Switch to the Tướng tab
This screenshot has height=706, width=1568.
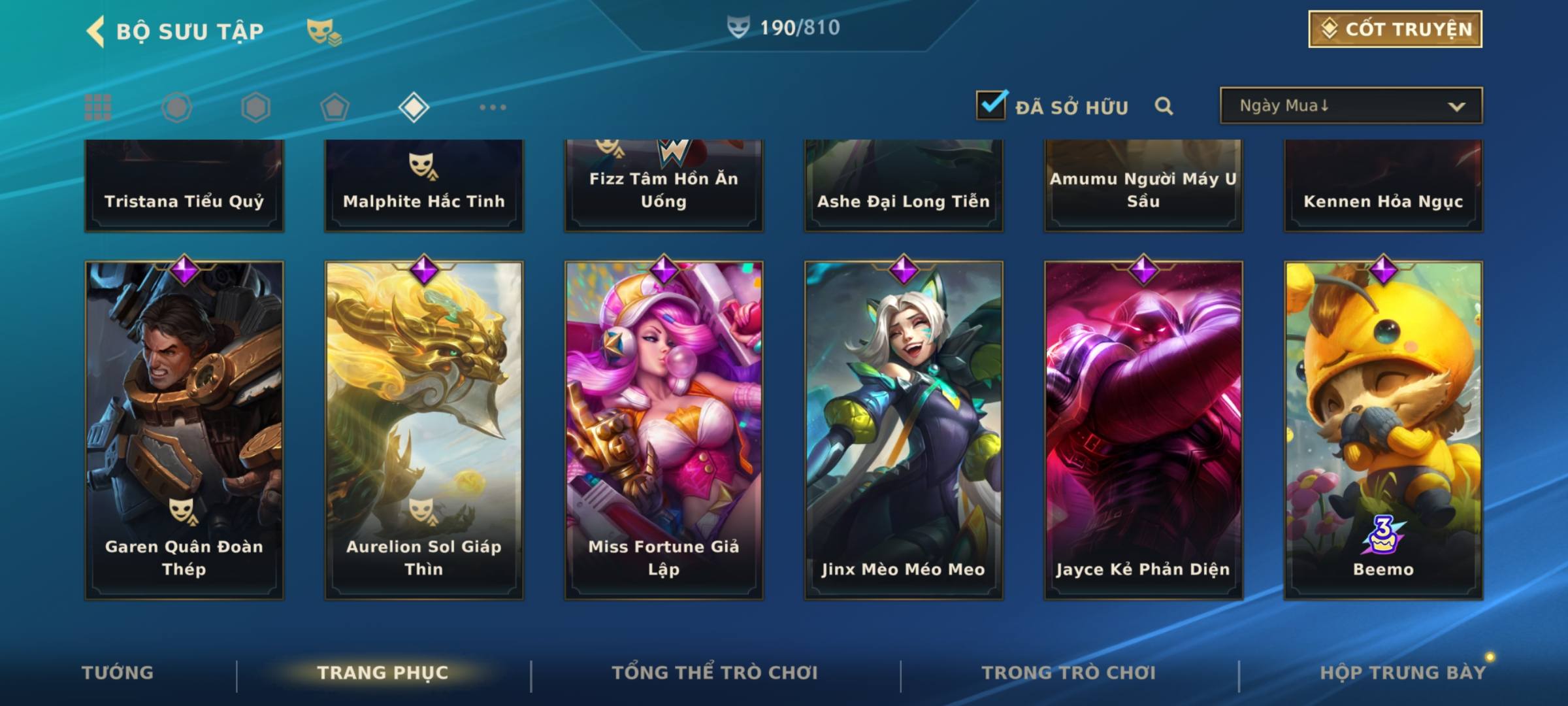coord(118,673)
